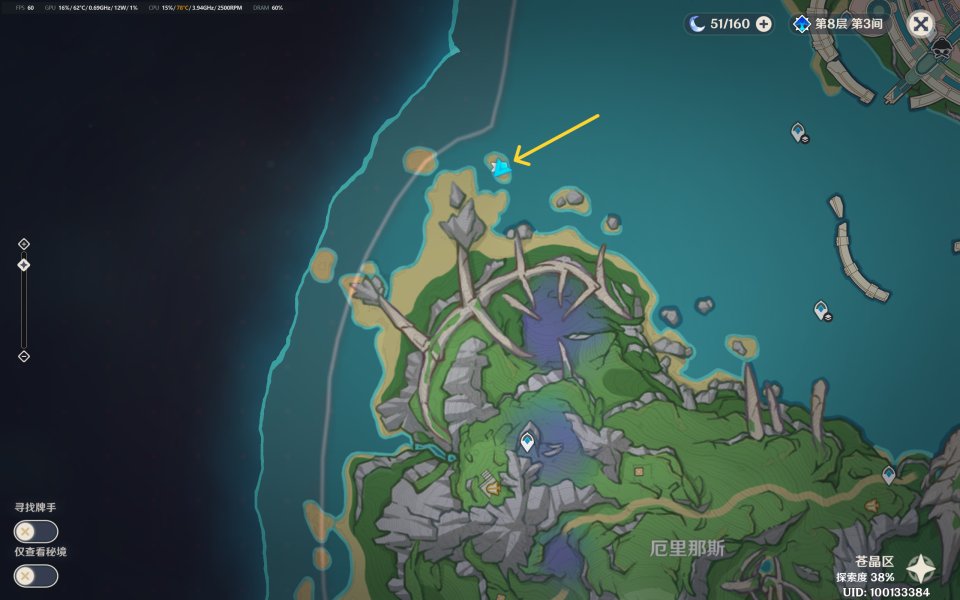Viewport: 960px width, 600px height.
Task: Toggle the 寻找牌手 switch
Action: pyautogui.click(x=35, y=532)
